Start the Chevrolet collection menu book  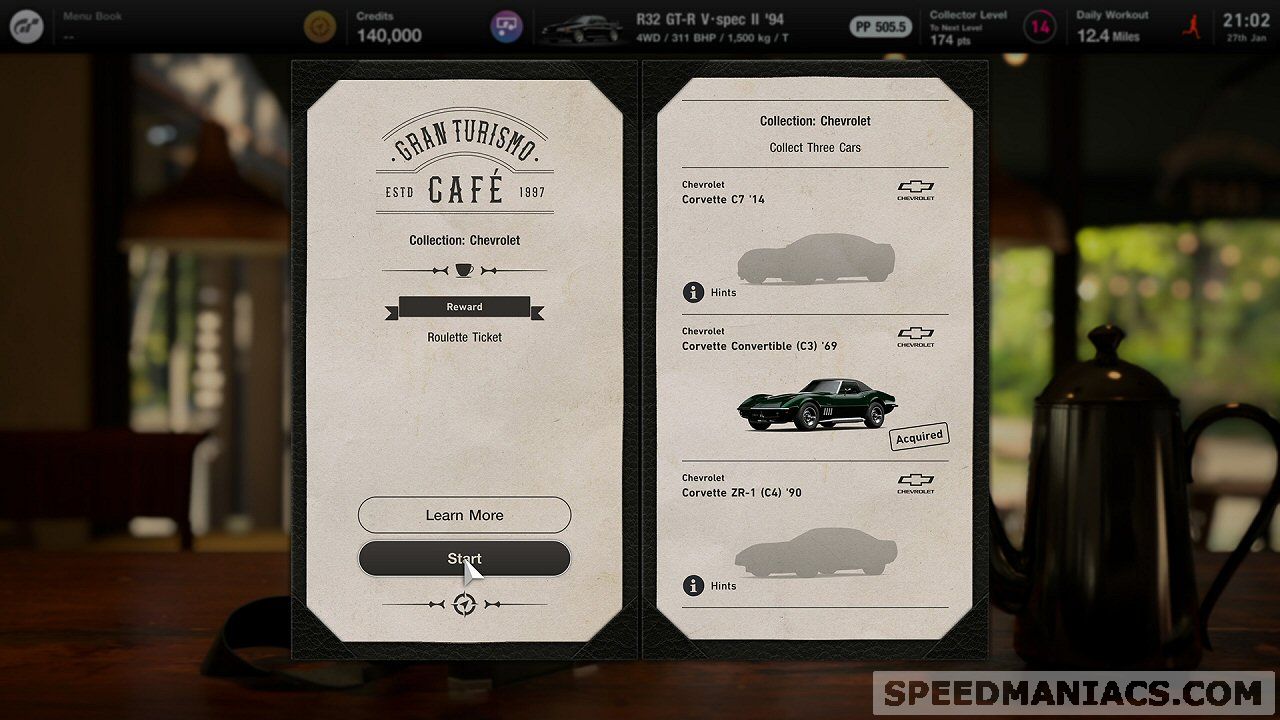[464, 559]
